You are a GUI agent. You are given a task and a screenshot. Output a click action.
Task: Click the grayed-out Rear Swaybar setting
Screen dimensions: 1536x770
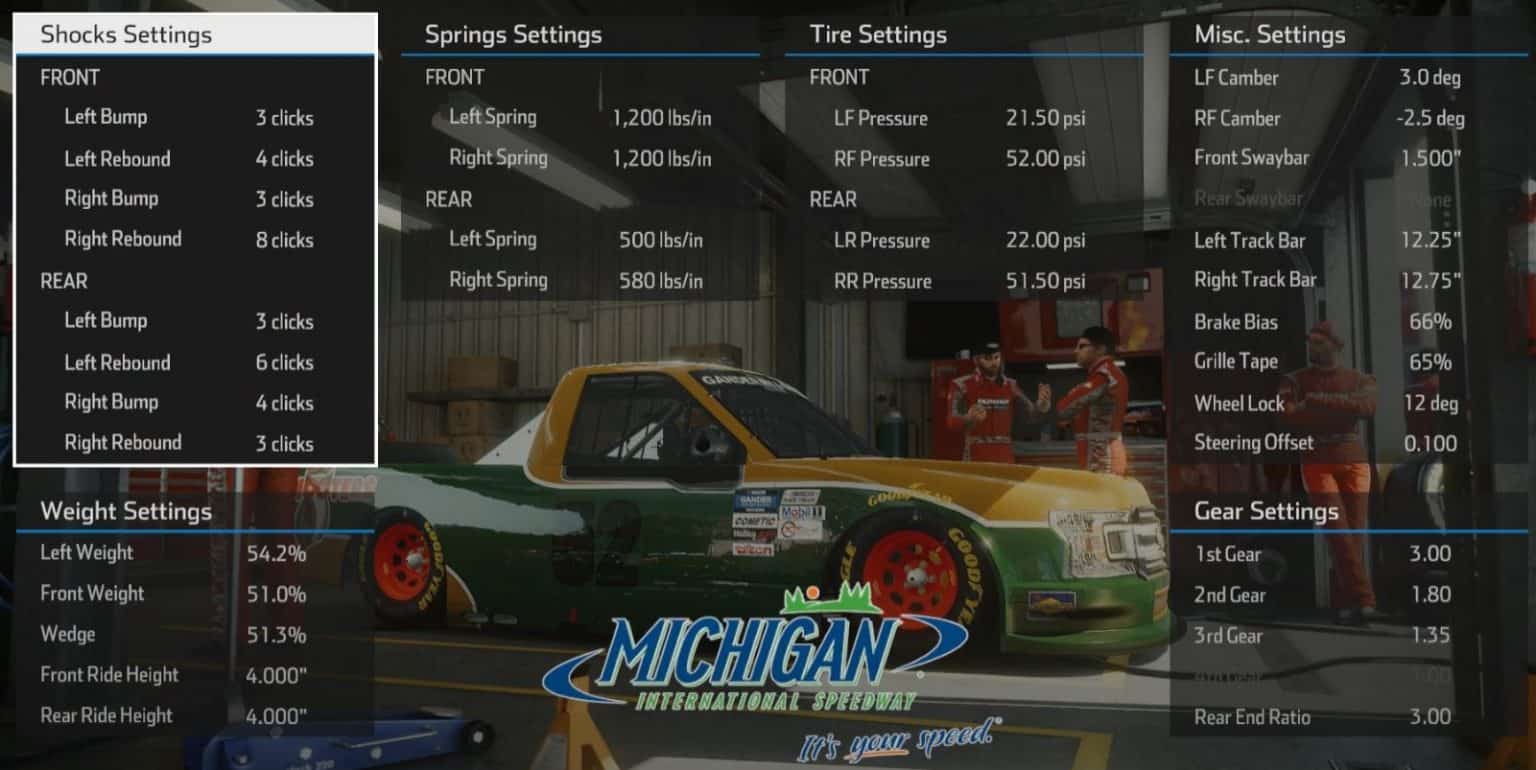[1424, 199]
